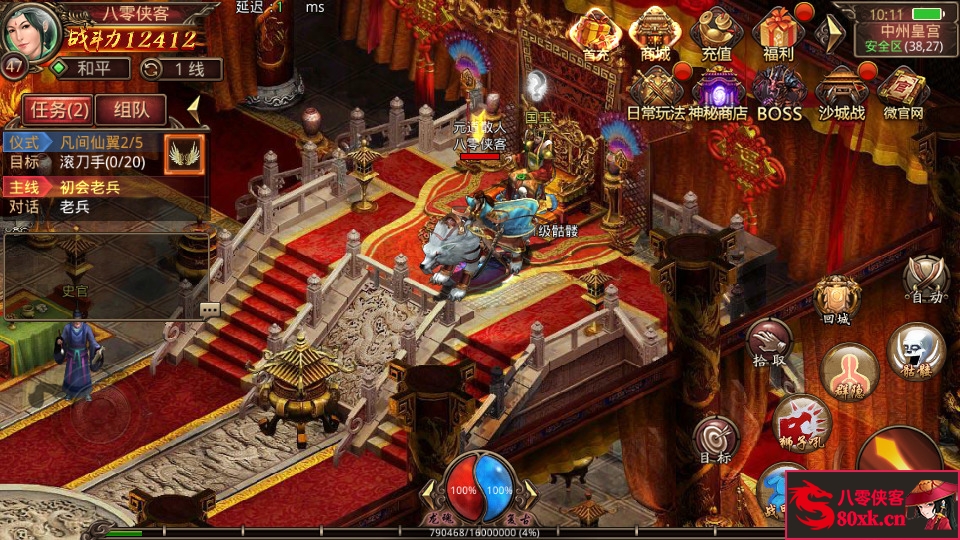Toggle the 和平 peace combat mode

[92, 69]
